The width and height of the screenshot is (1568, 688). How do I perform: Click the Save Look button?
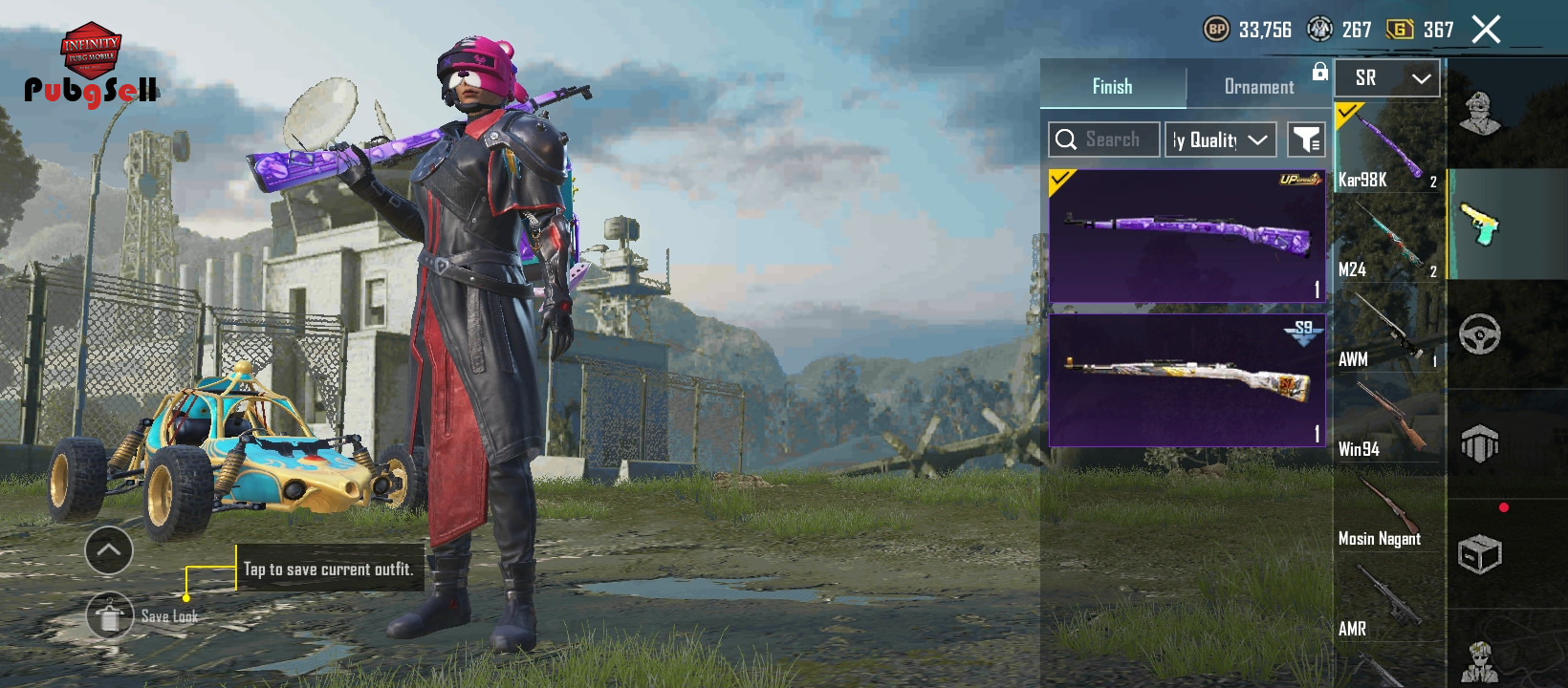(x=110, y=616)
